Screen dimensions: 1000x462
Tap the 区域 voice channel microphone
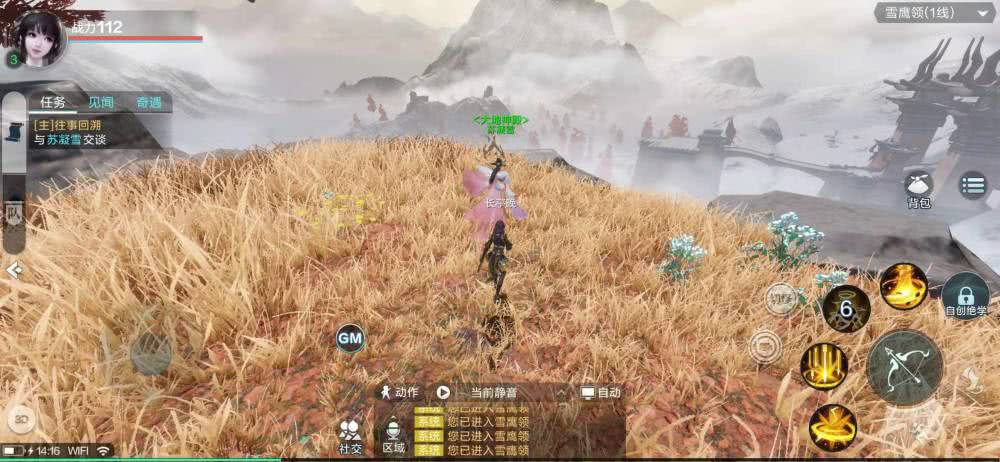click(x=394, y=435)
